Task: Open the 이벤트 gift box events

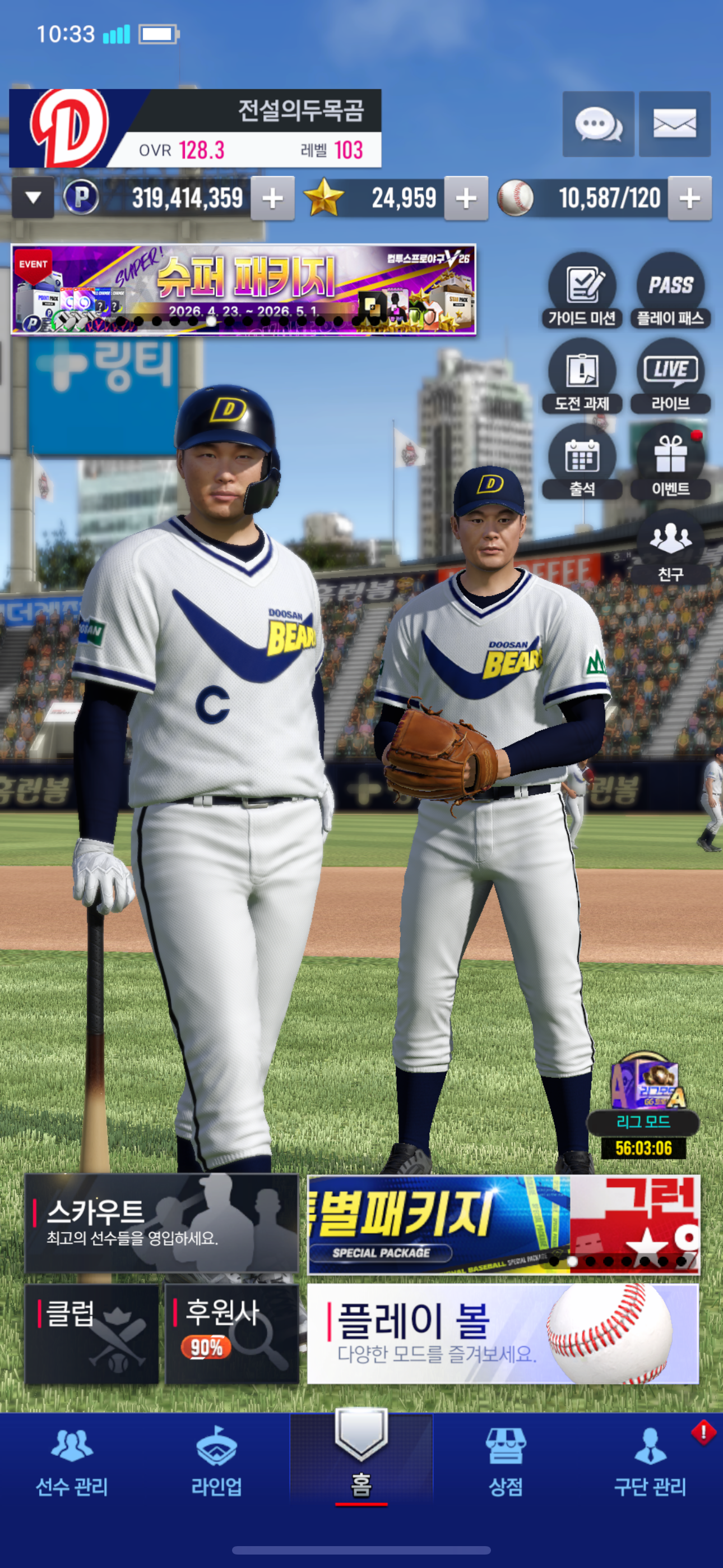Action: pyautogui.click(x=670, y=462)
